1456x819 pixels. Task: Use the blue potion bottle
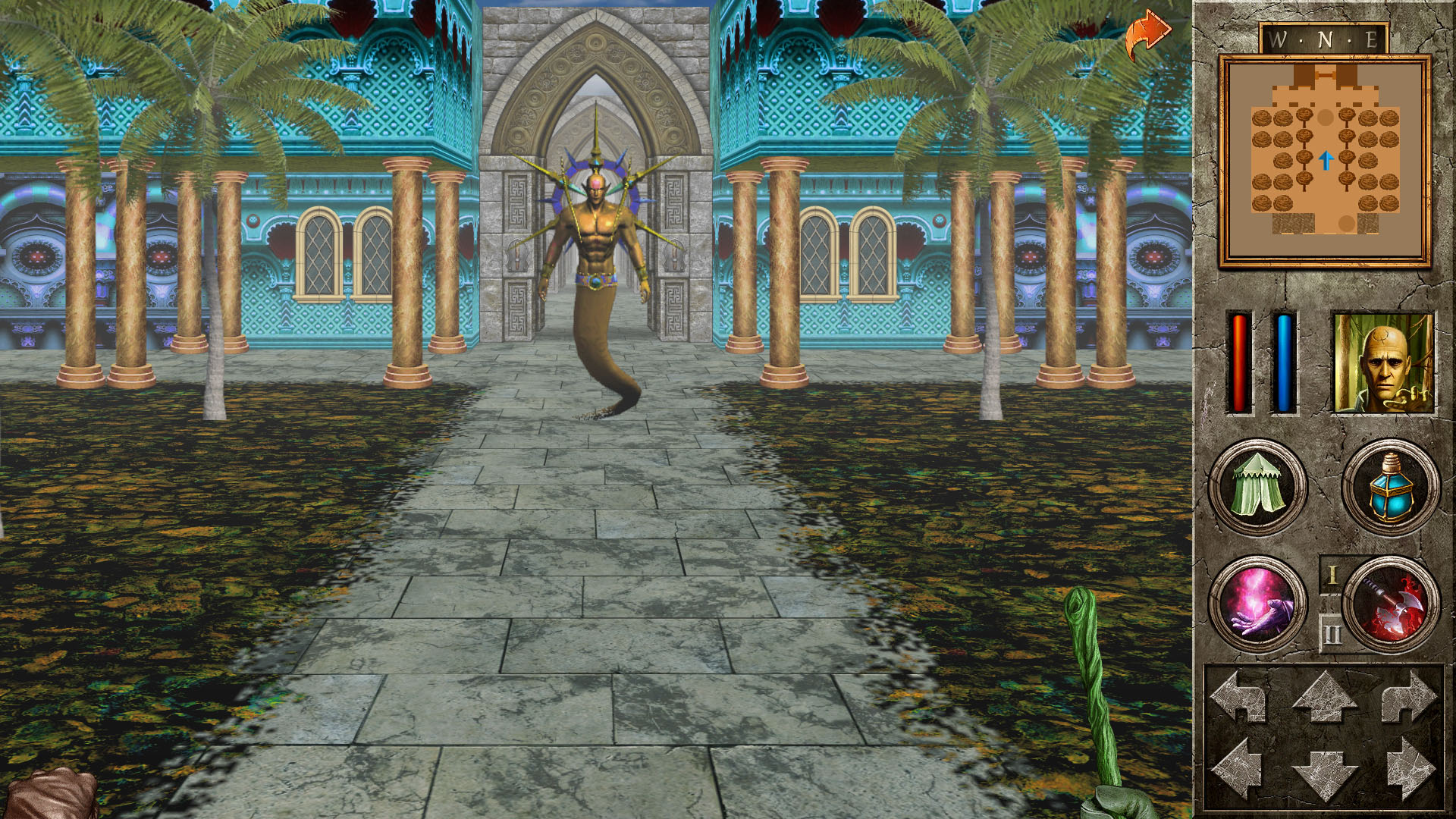(1390, 487)
